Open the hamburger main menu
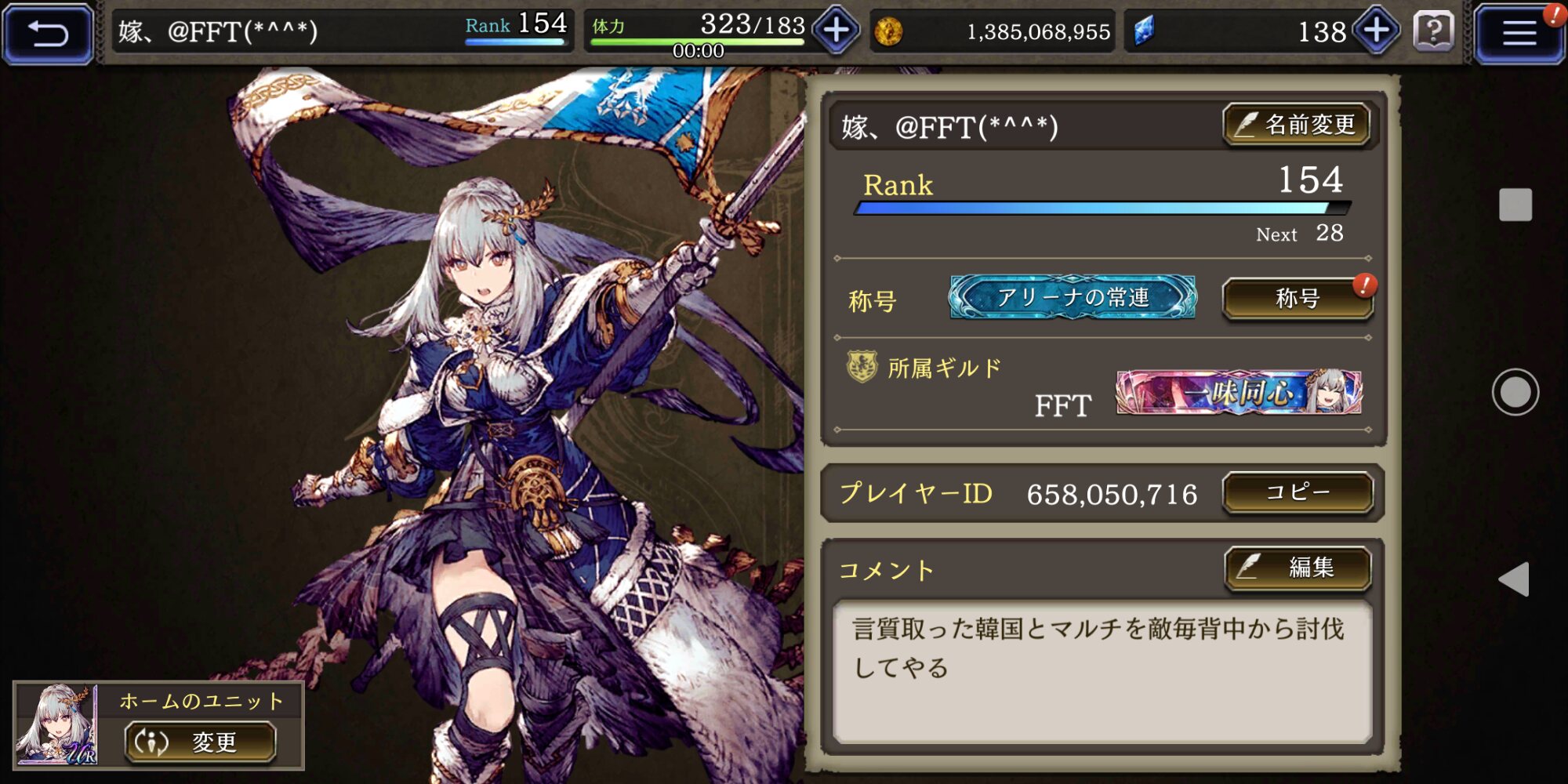1568x784 pixels. coord(1518,33)
